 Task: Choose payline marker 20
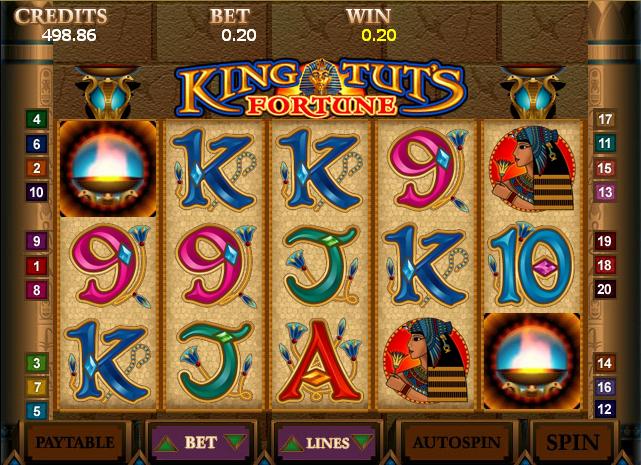pos(604,289)
